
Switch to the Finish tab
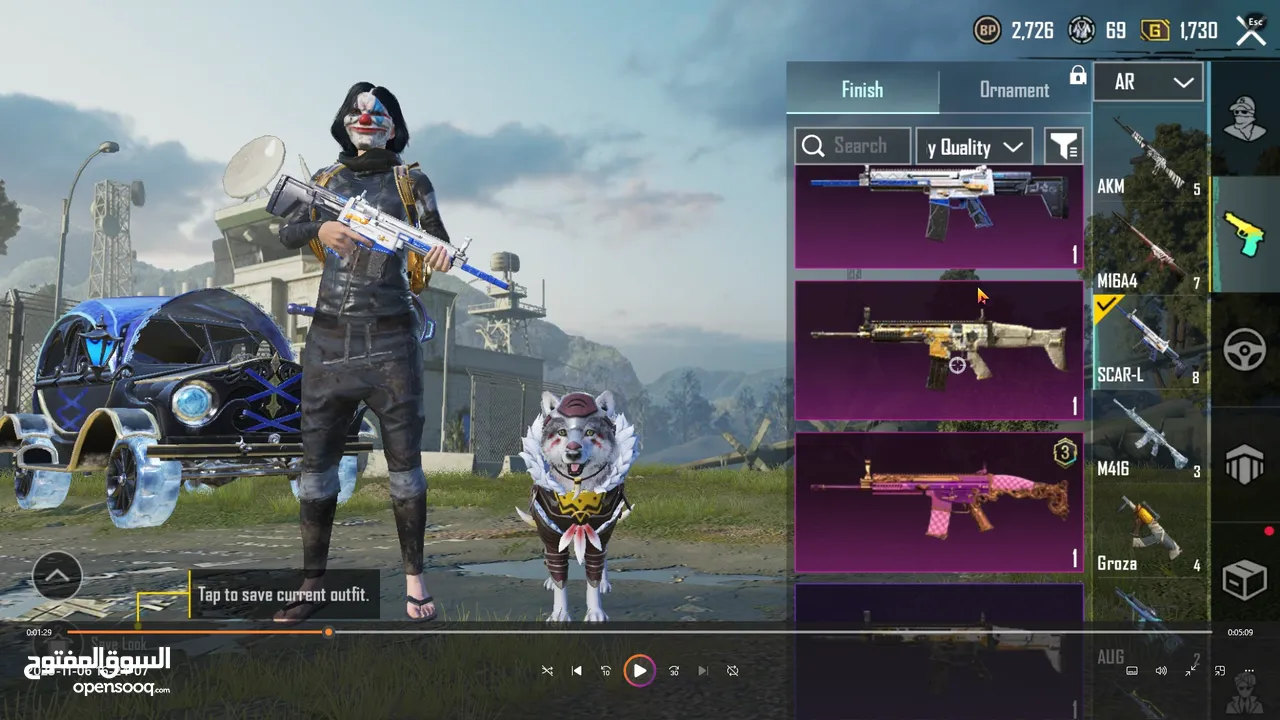[862, 90]
